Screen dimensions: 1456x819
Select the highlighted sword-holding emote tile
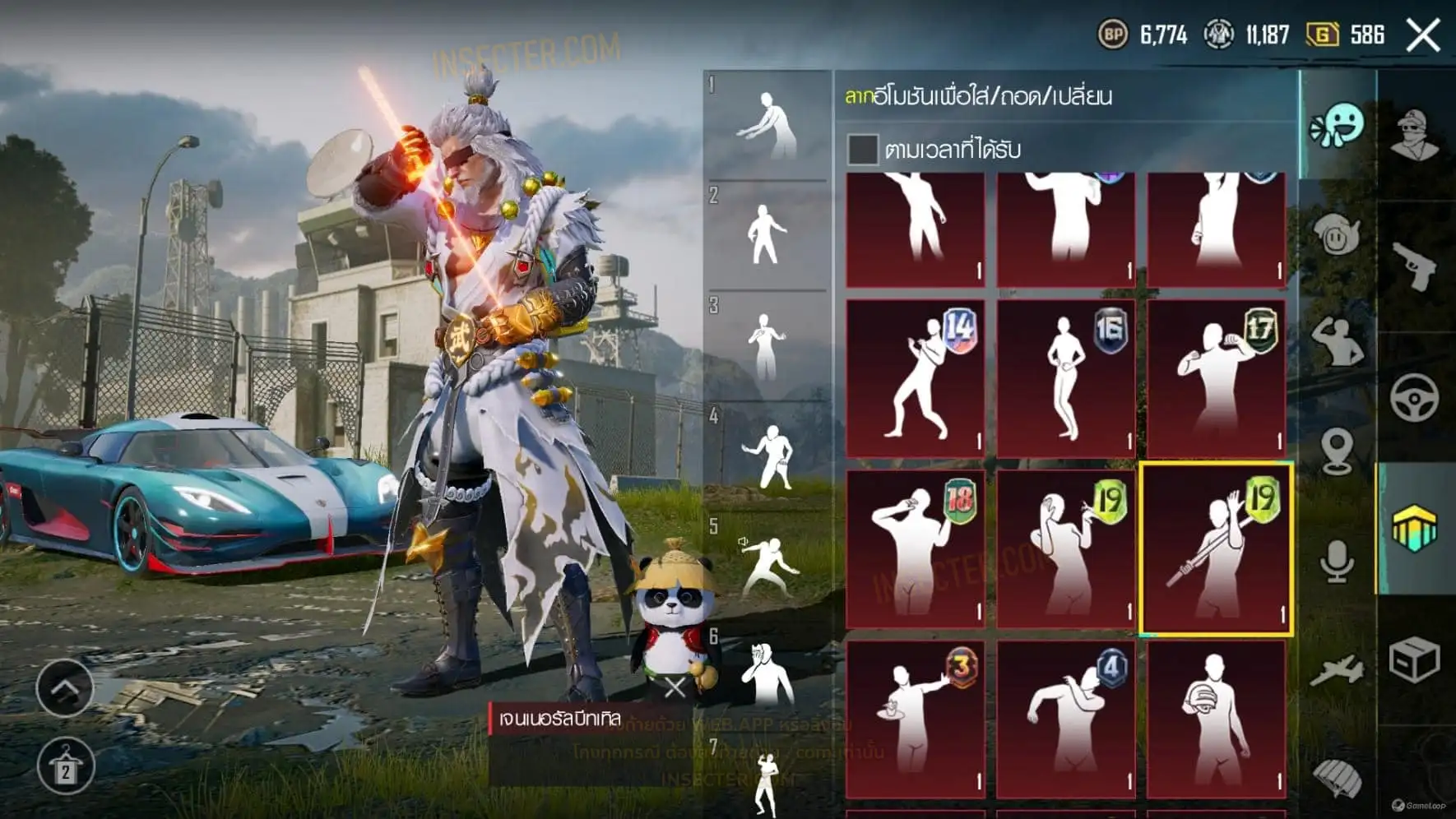(1216, 548)
